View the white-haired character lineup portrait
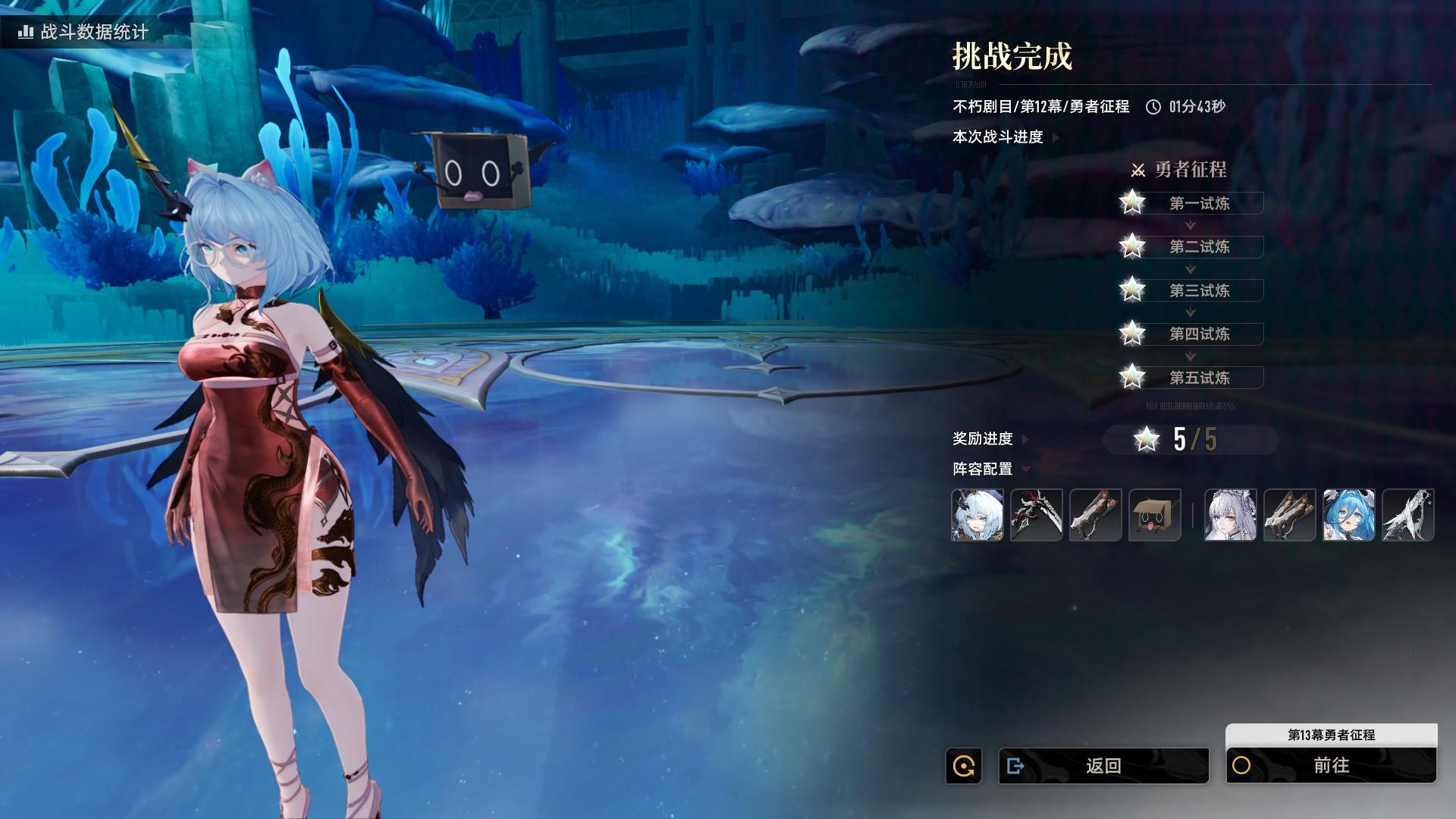1456x819 pixels. [x=1230, y=515]
